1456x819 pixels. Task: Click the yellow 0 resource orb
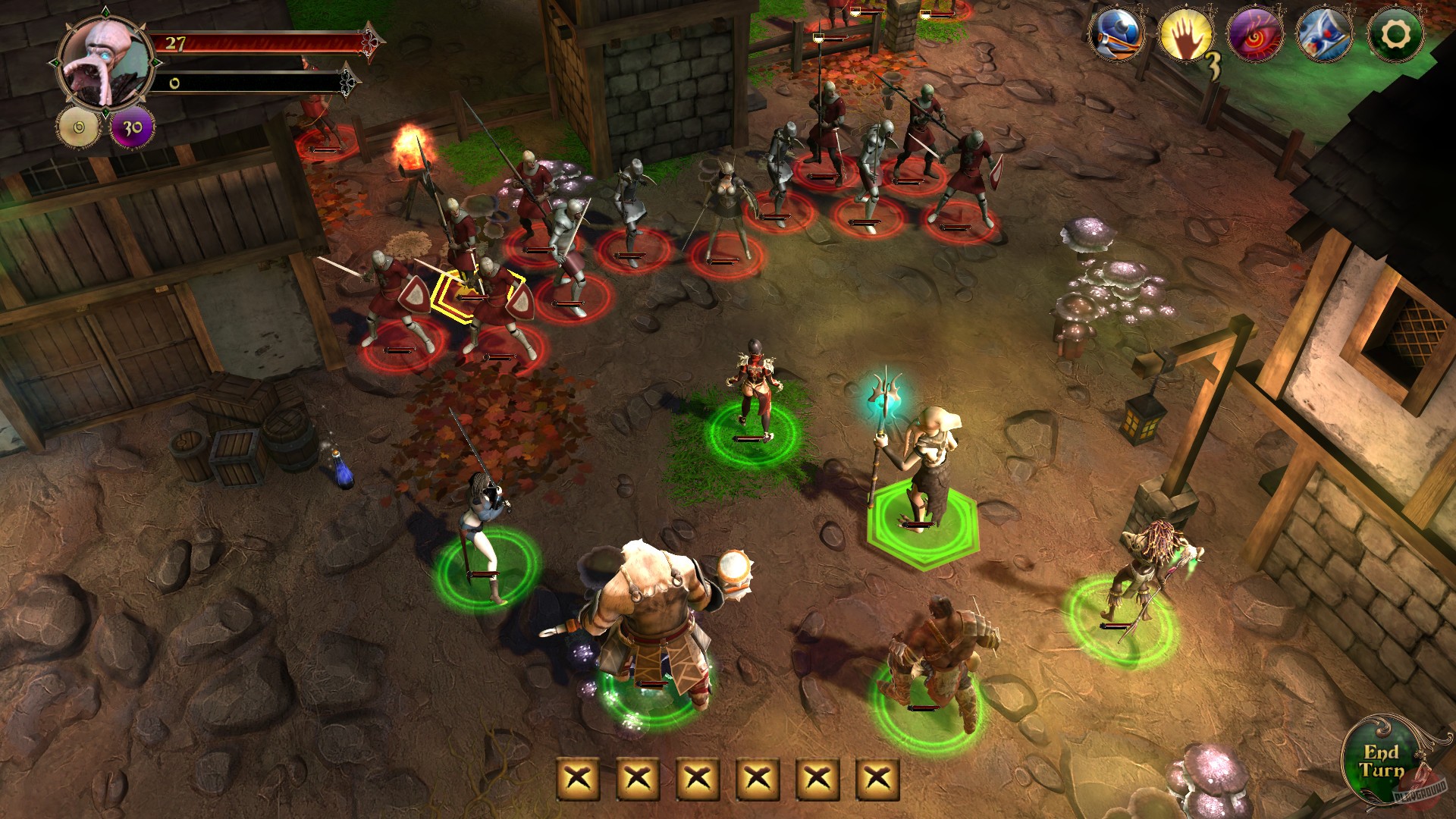77,126
